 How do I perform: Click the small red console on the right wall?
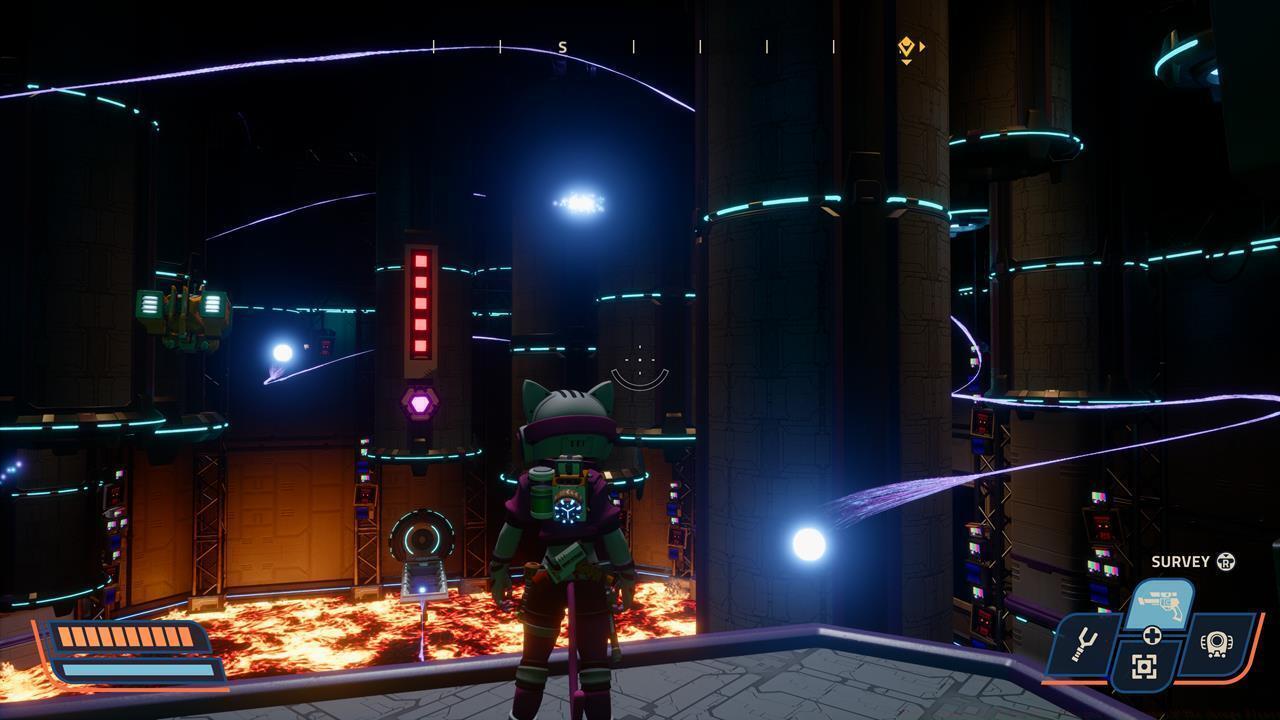click(x=1102, y=525)
